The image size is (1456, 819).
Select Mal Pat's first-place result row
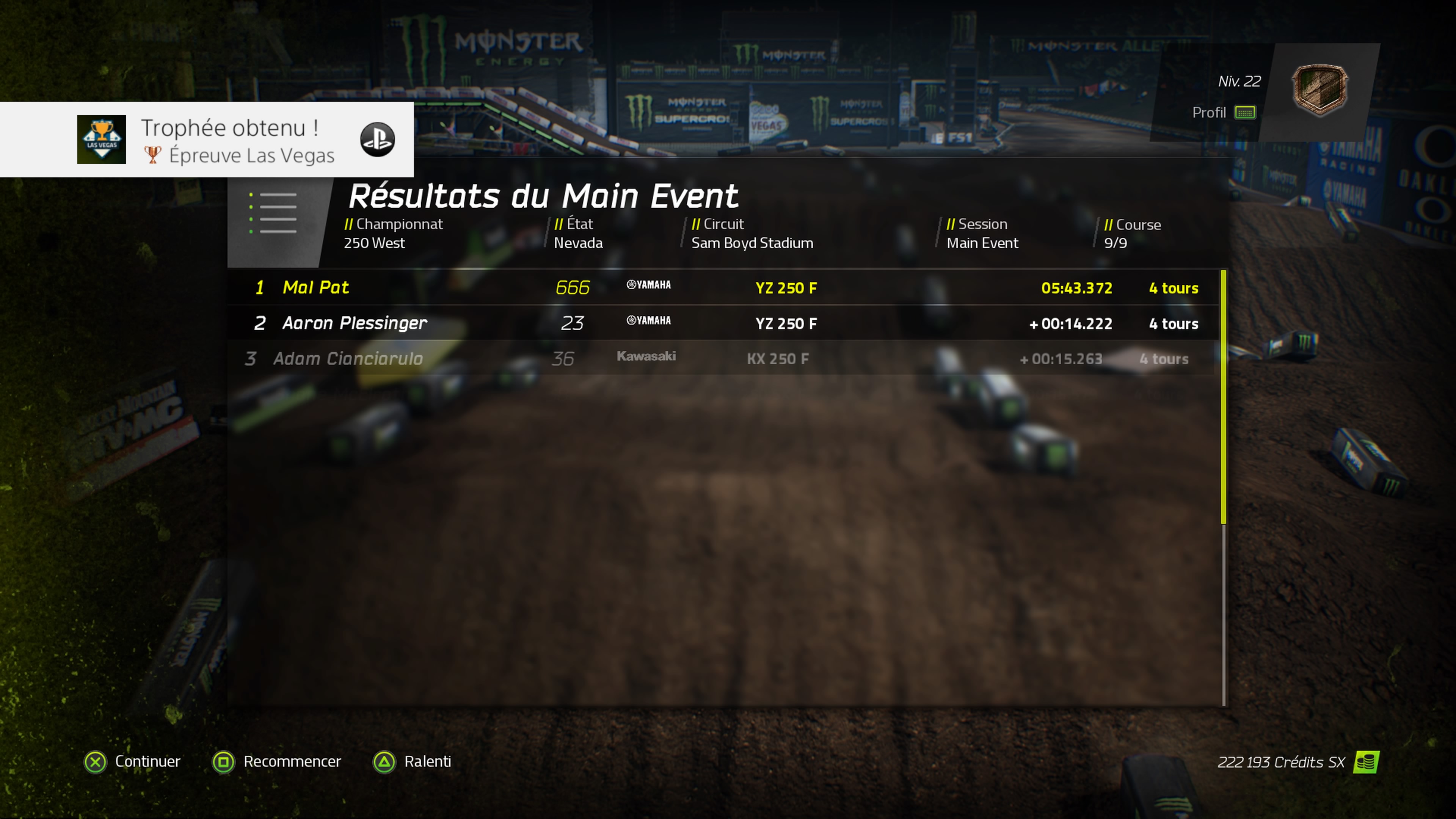723,288
